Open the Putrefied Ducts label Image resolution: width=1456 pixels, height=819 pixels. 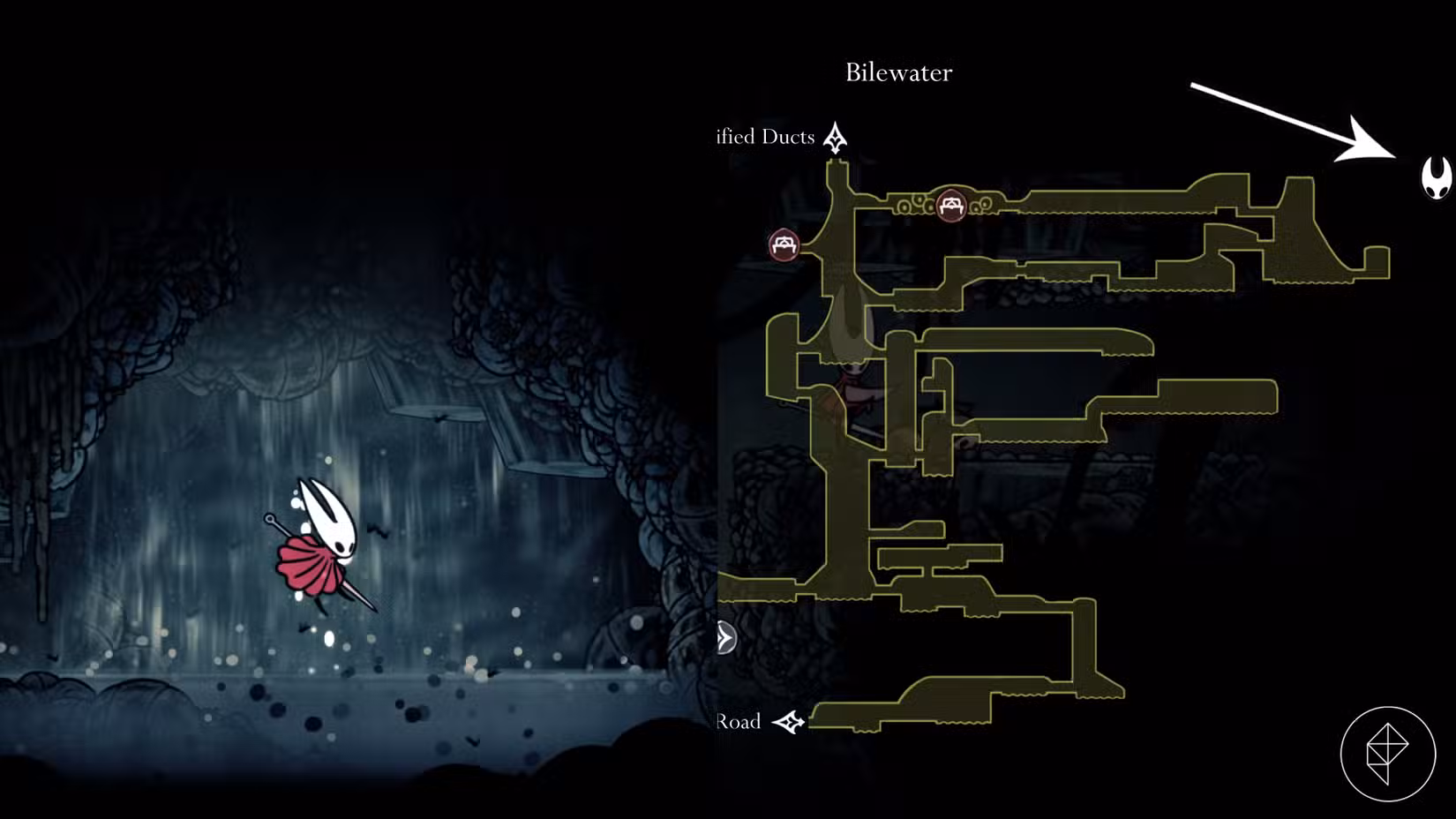763,137
